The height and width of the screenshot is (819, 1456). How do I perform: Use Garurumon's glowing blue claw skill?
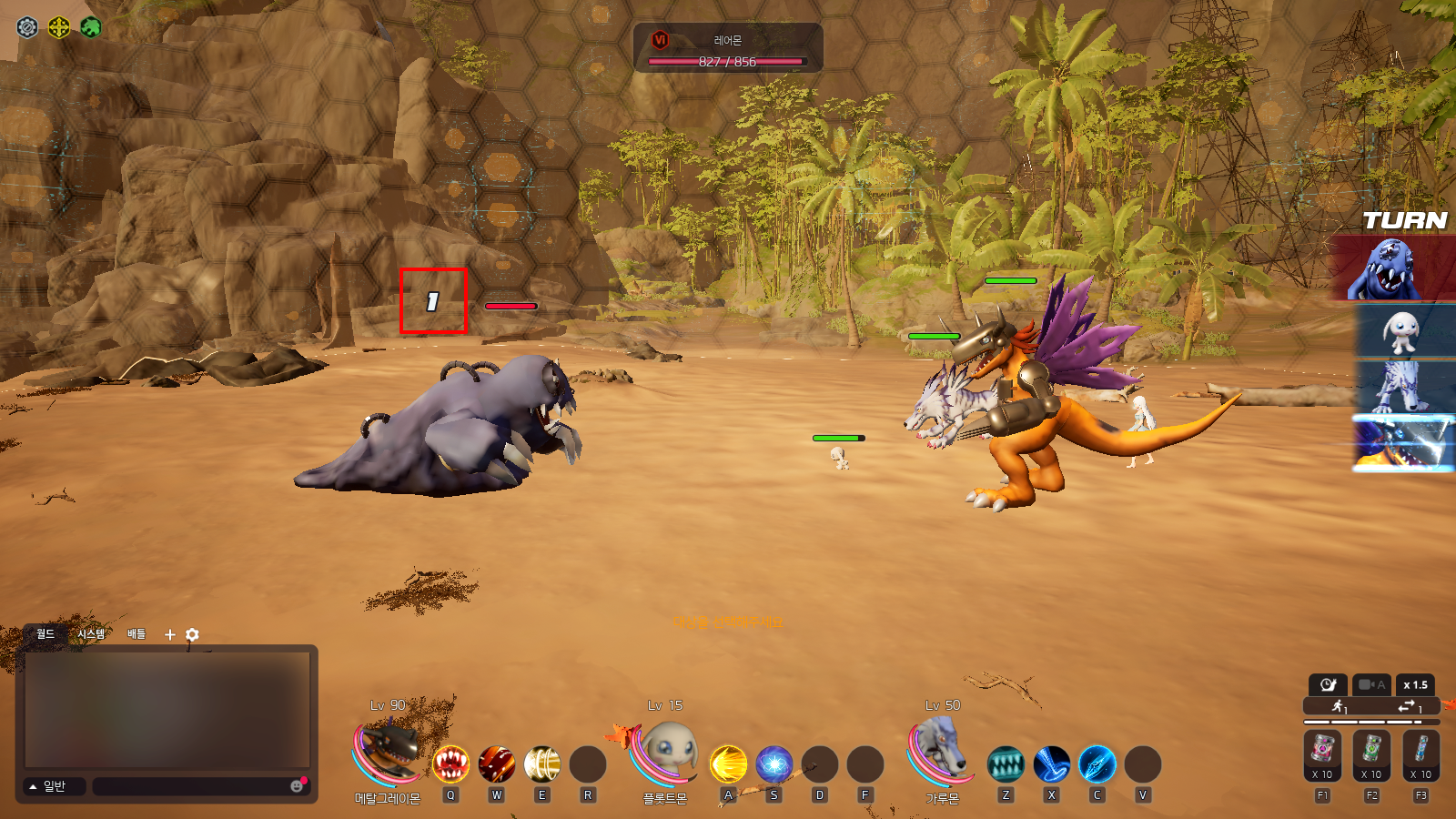1097,764
